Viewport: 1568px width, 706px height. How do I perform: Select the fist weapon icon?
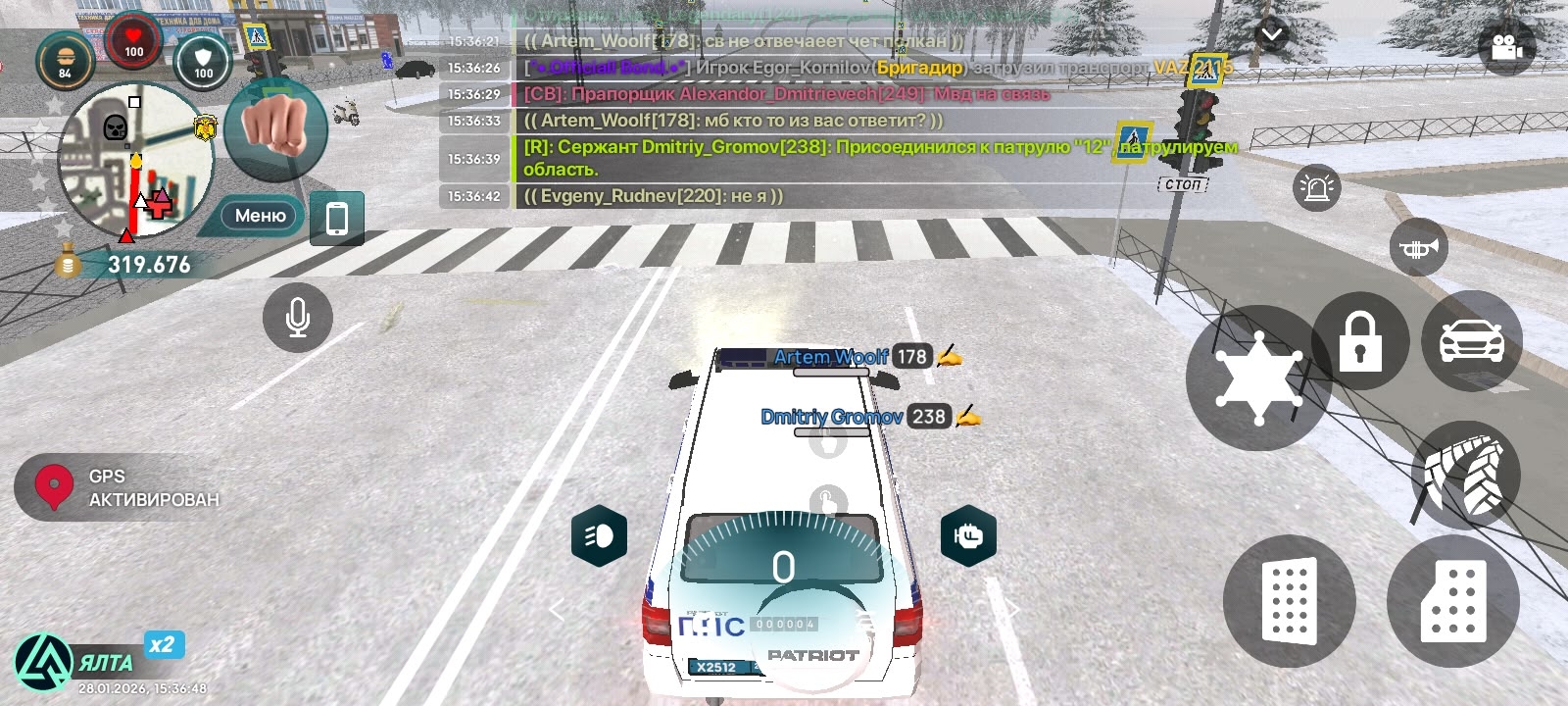click(275, 127)
